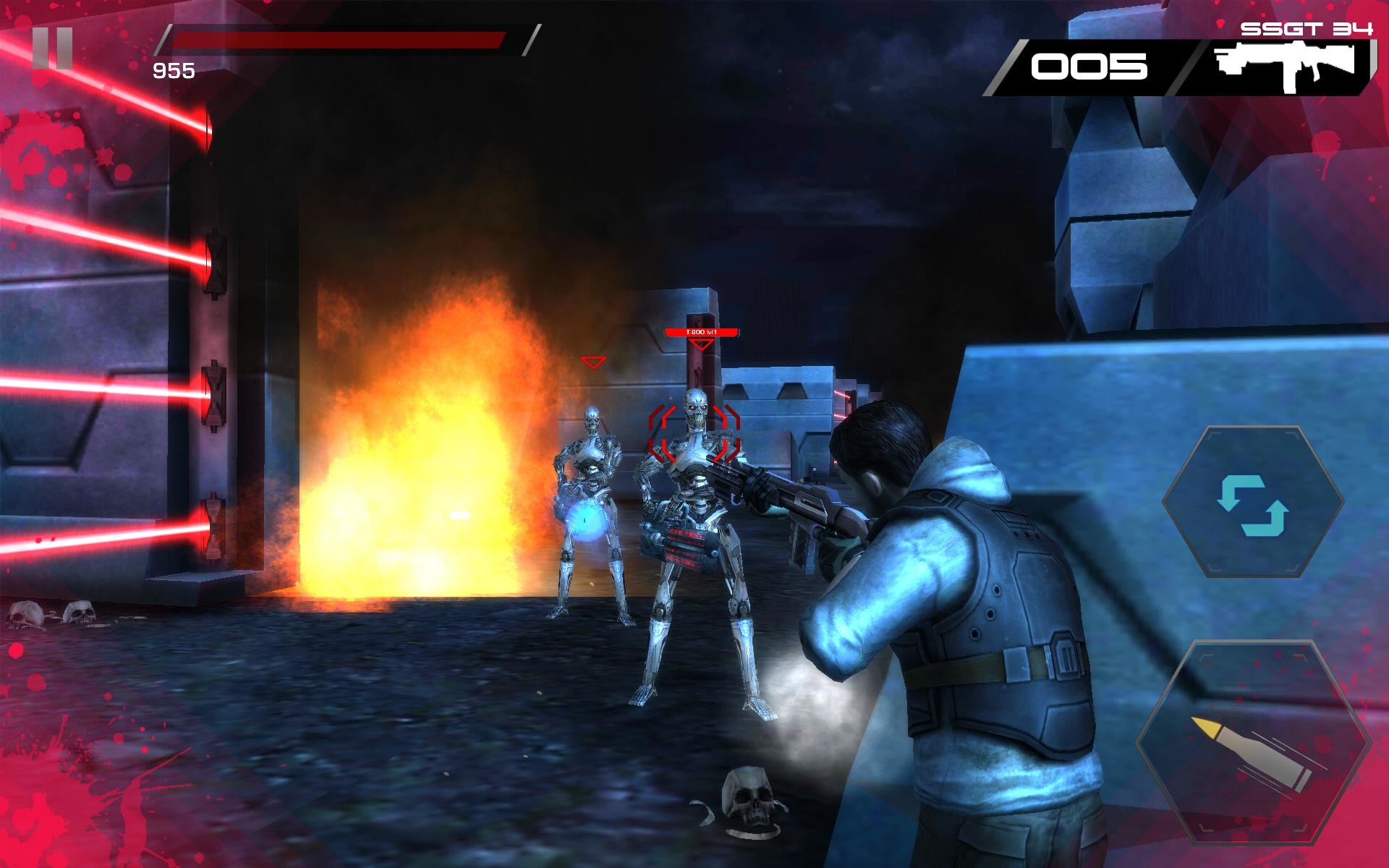Image resolution: width=1389 pixels, height=868 pixels.
Task: Pause the game
Action: (x=53, y=49)
